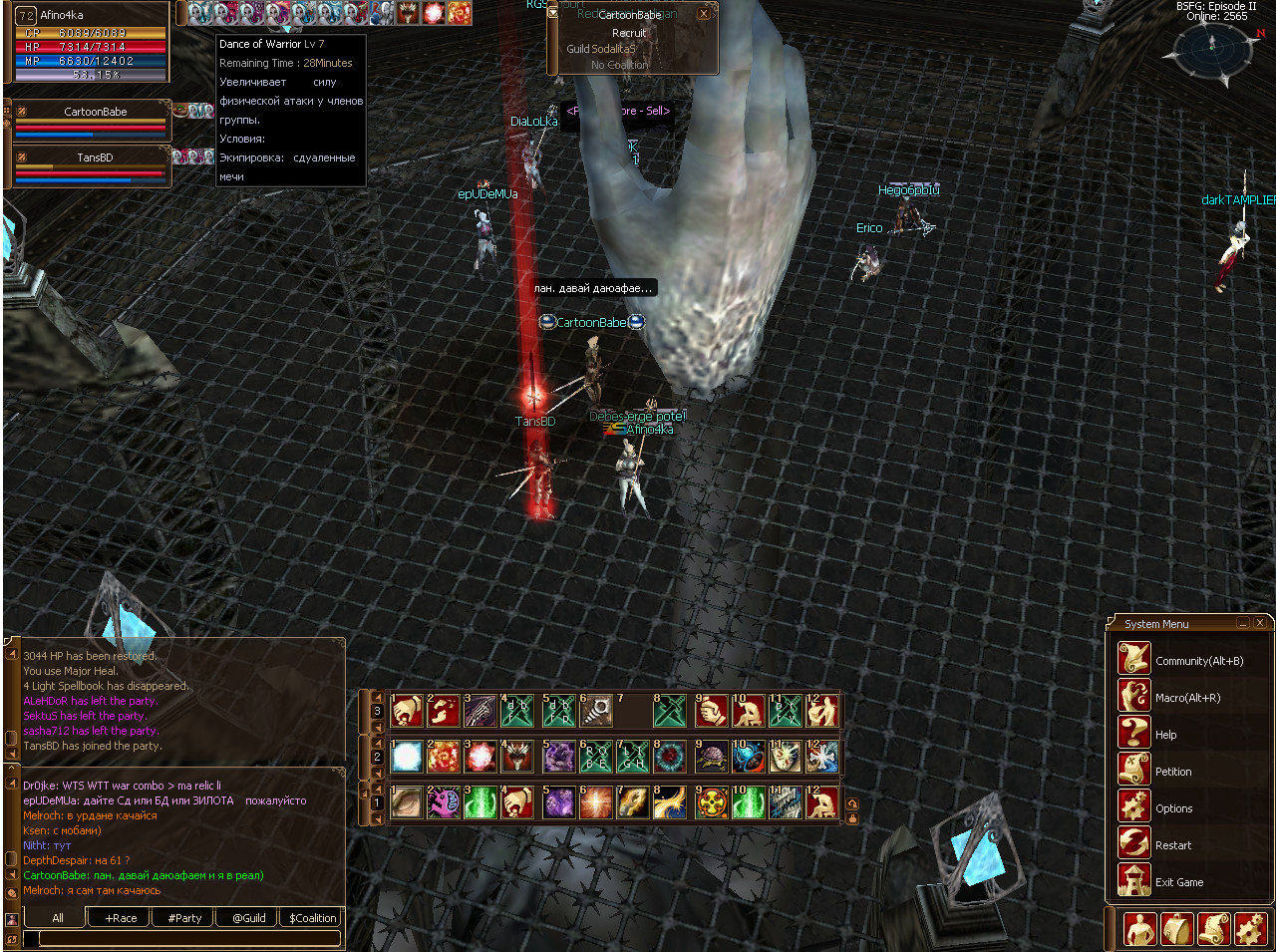This screenshot has width=1276, height=952.
Task: Close the System Menu window
Action: 1260,623
